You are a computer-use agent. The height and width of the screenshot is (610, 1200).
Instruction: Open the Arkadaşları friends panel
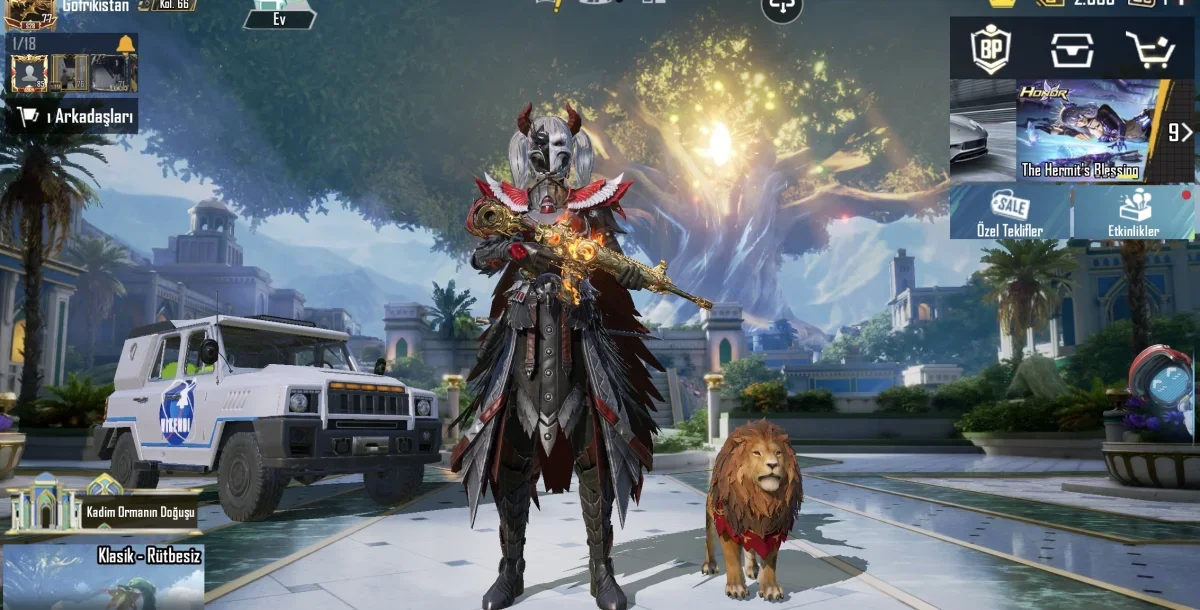[76, 117]
